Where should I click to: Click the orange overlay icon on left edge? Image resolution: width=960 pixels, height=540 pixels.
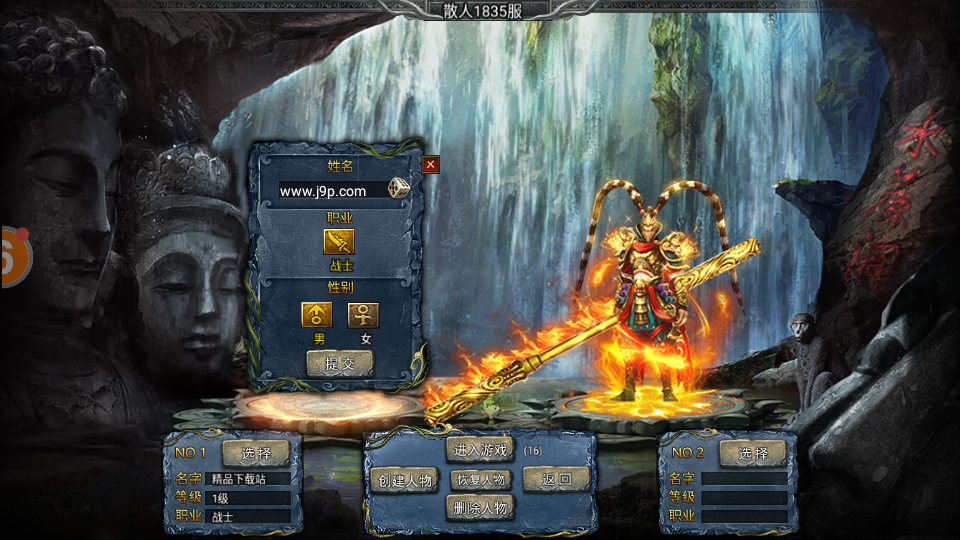pos(14,256)
